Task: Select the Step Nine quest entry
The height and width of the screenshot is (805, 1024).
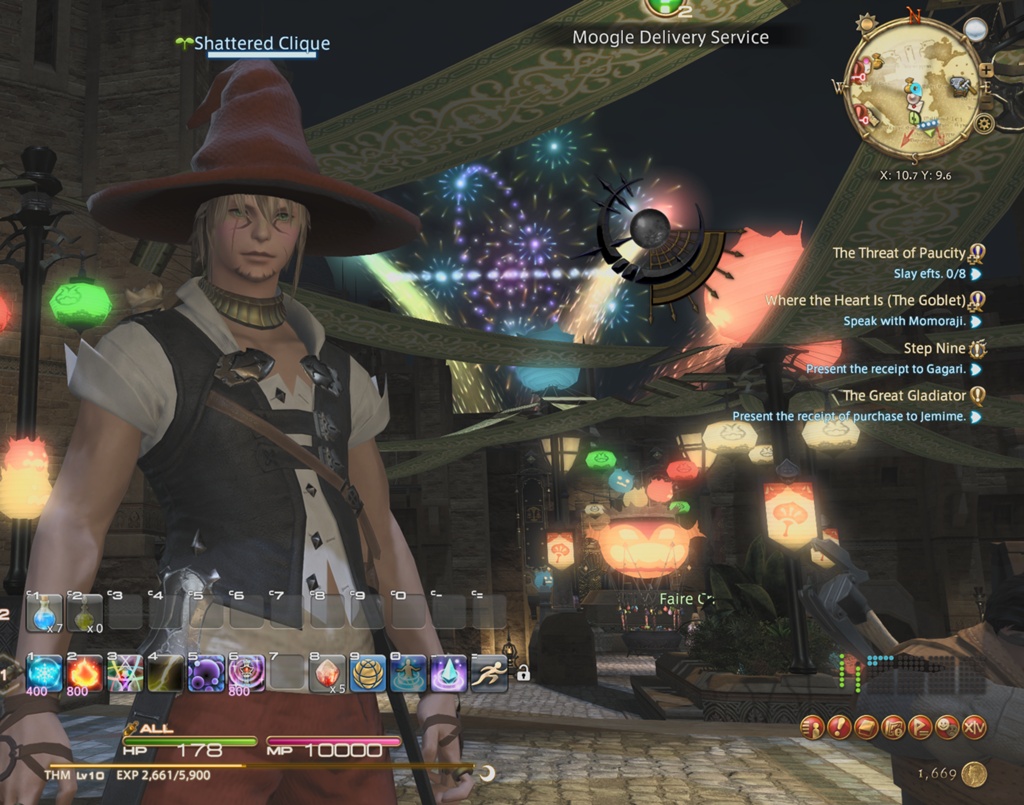Action: [x=934, y=348]
